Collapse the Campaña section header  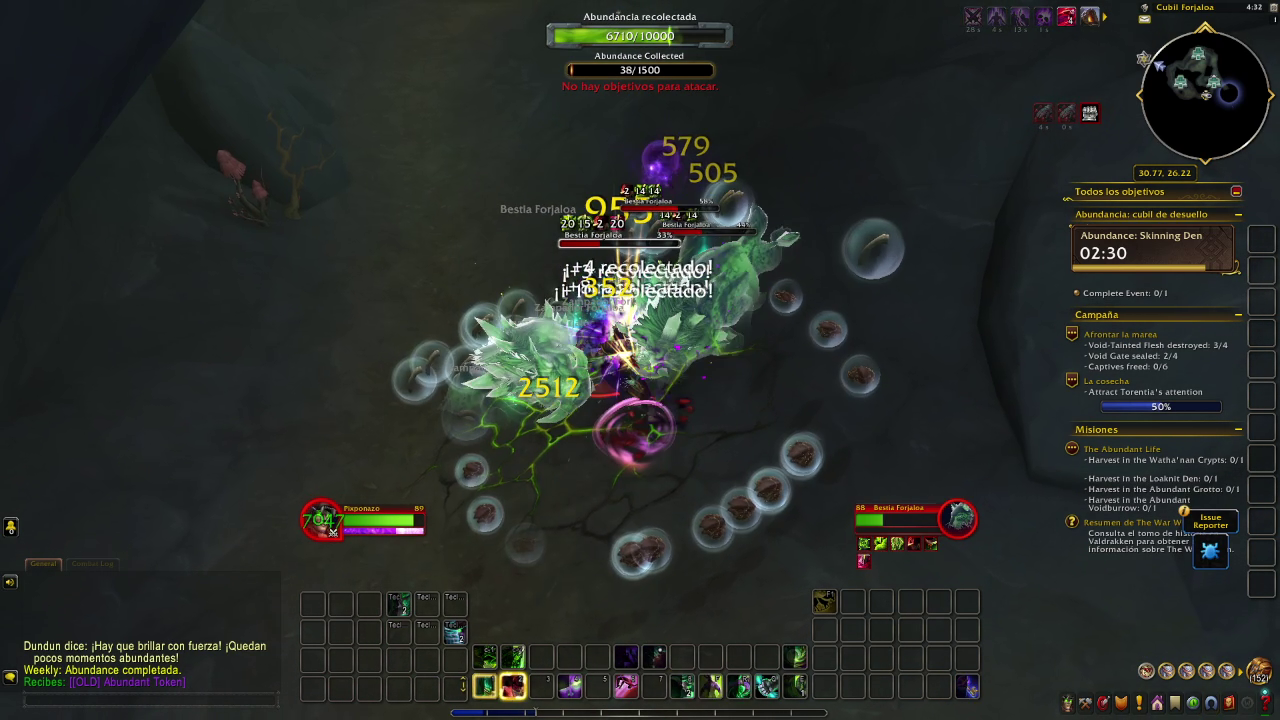pyautogui.click(x=1238, y=315)
